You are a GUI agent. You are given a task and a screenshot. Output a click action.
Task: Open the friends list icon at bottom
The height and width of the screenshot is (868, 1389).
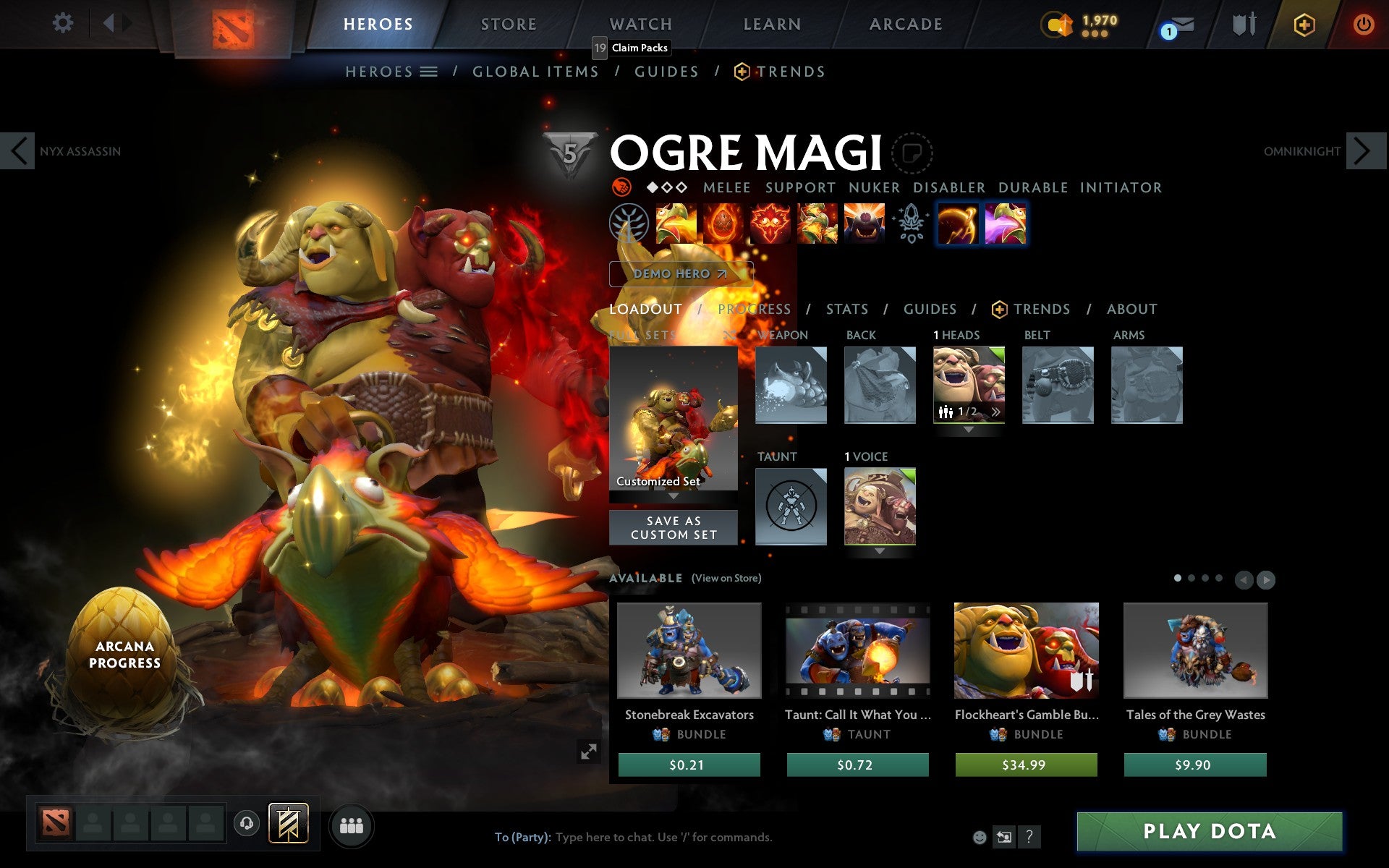click(352, 824)
